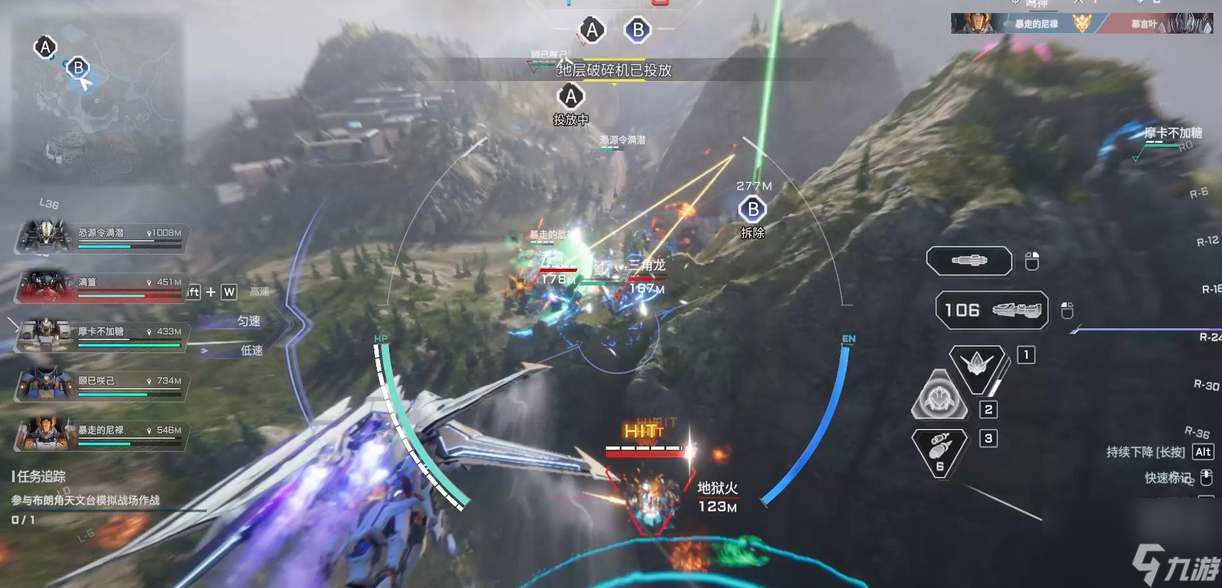1222x588 pixels.
Task: Click the A objective marker labeled 投放中
Action: (x=571, y=97)
